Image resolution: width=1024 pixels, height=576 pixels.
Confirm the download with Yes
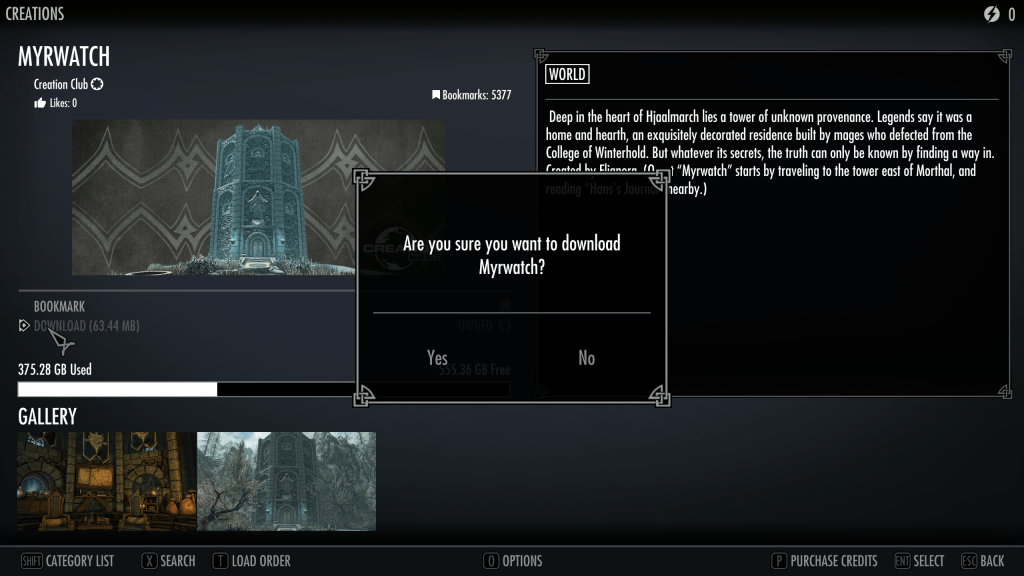437,358
